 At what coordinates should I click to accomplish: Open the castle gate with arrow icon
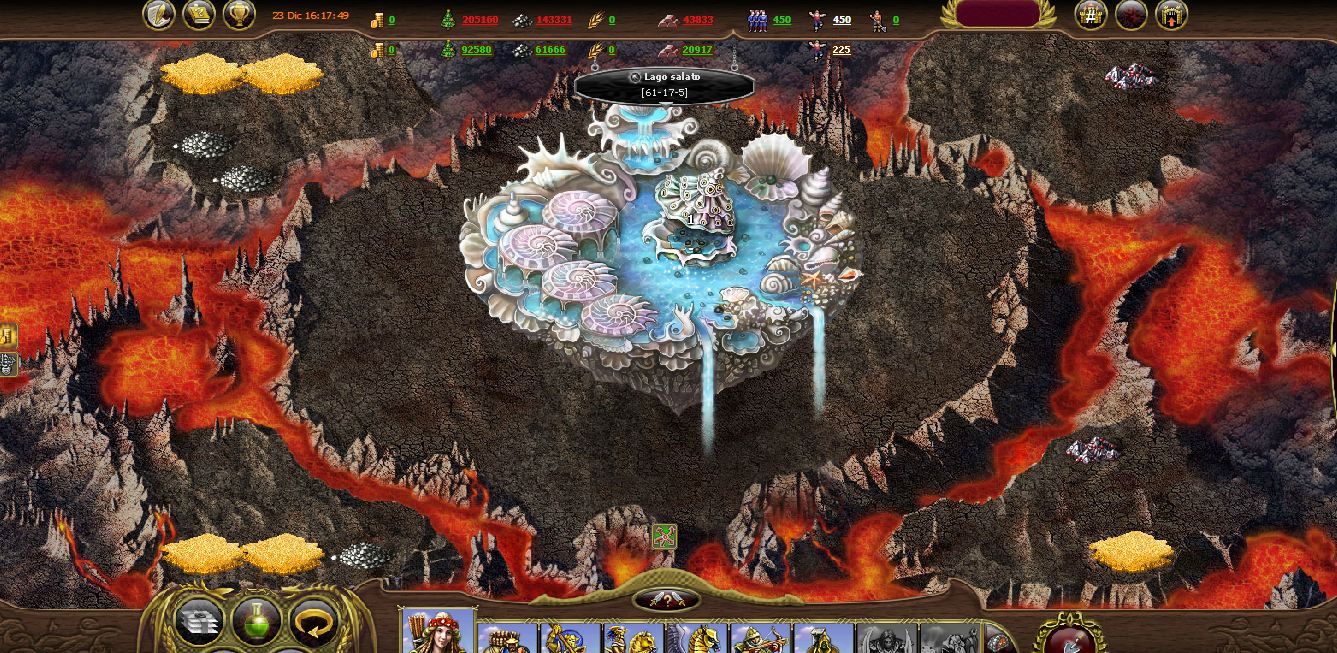coord(1171,15)
